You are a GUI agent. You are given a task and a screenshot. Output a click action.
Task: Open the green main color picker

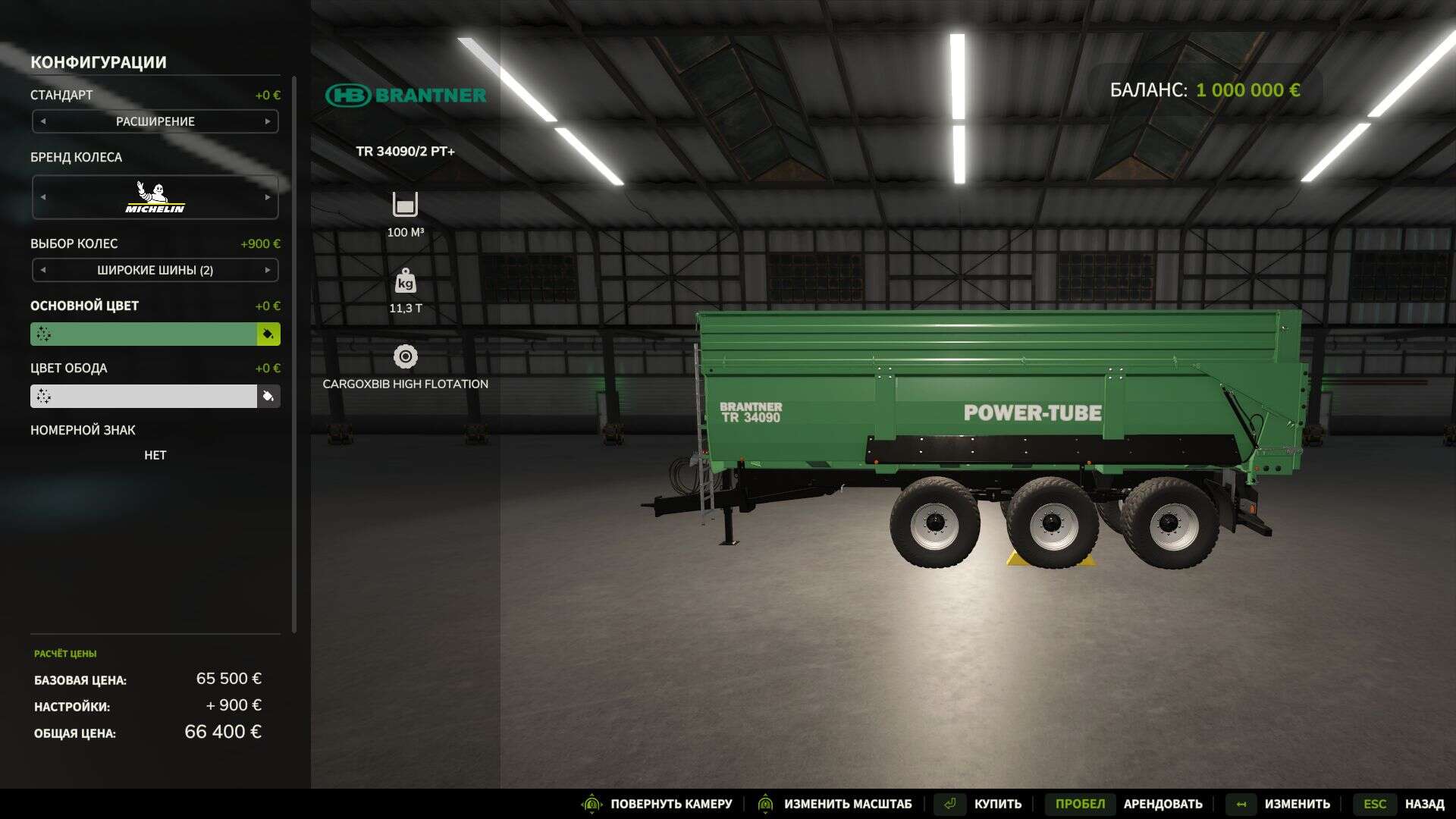pos(143,334)
